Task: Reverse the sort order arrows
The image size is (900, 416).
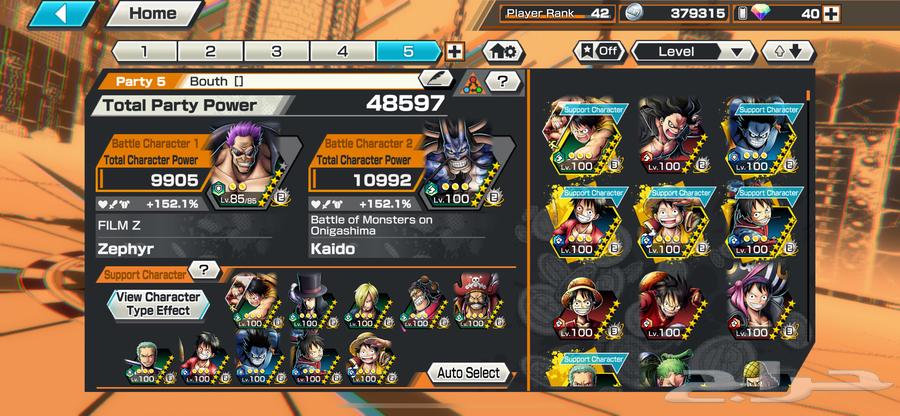Action: click(782, 51)
